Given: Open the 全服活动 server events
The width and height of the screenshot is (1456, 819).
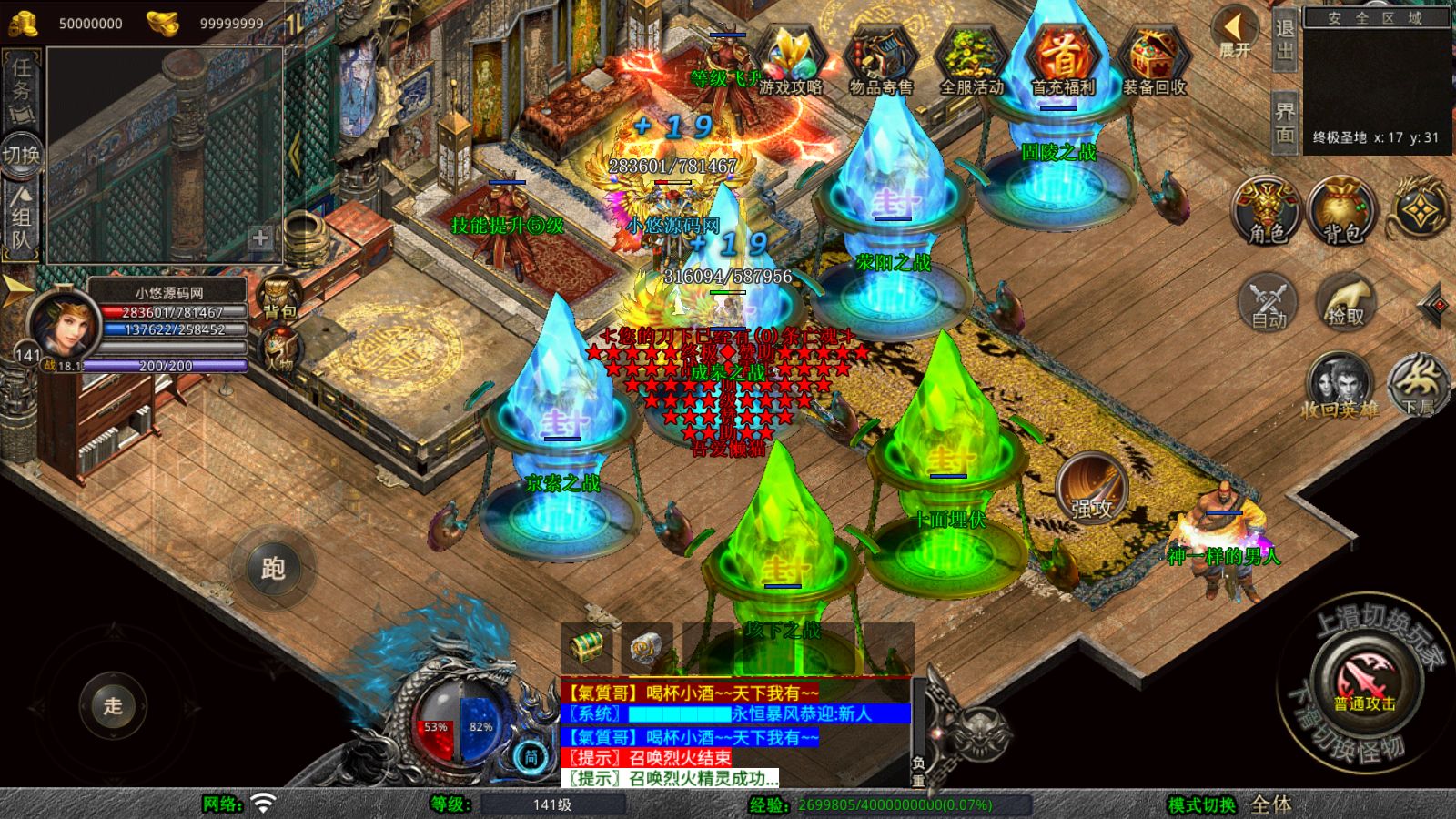Looking at the screenshot, I should pos(971,61).
